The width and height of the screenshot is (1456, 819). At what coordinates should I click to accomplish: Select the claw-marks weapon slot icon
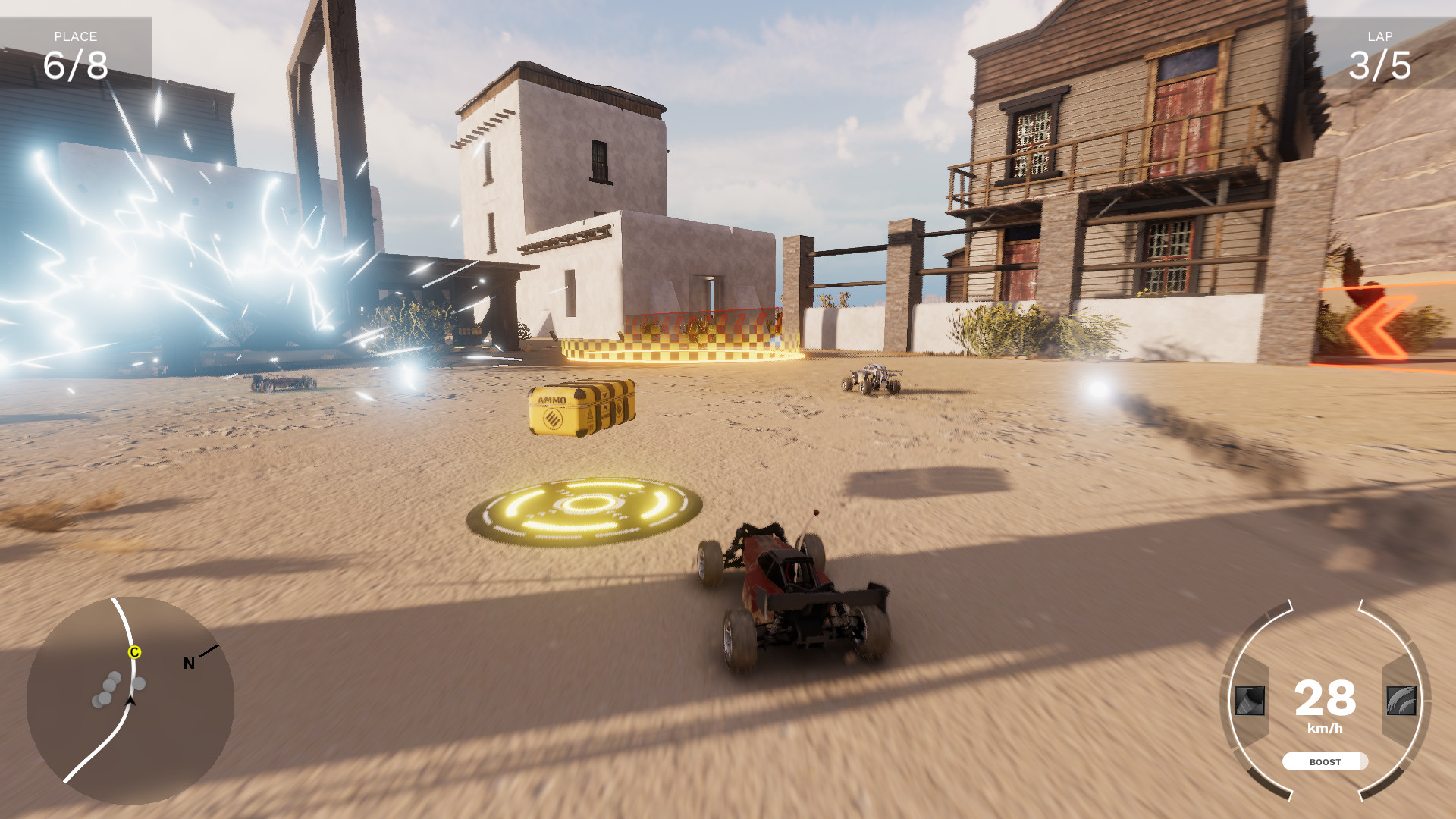(1400, 701)
